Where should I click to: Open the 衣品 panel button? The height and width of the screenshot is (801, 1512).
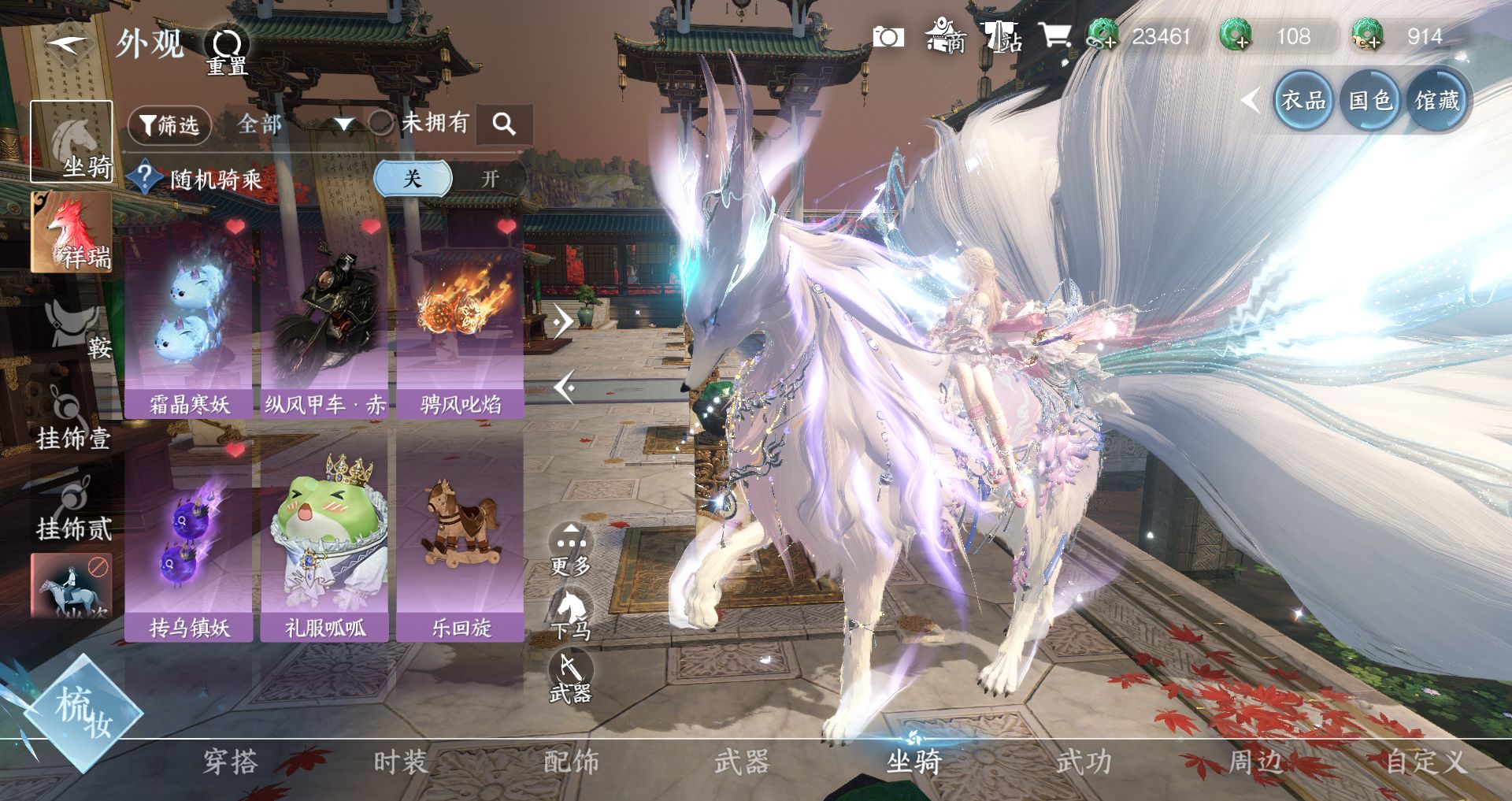1303,101
